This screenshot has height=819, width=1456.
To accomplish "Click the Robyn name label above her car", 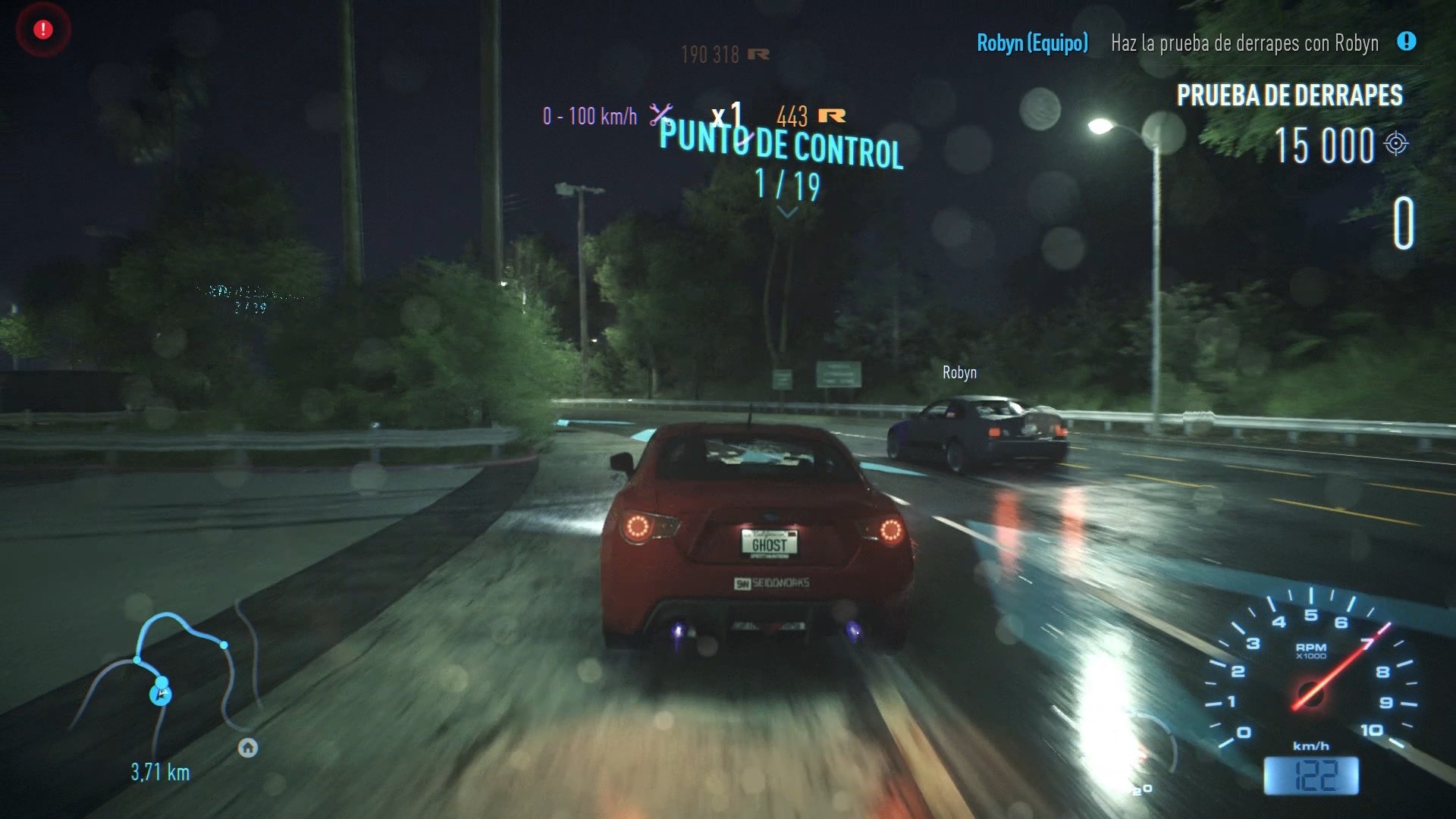I will 959,372.
